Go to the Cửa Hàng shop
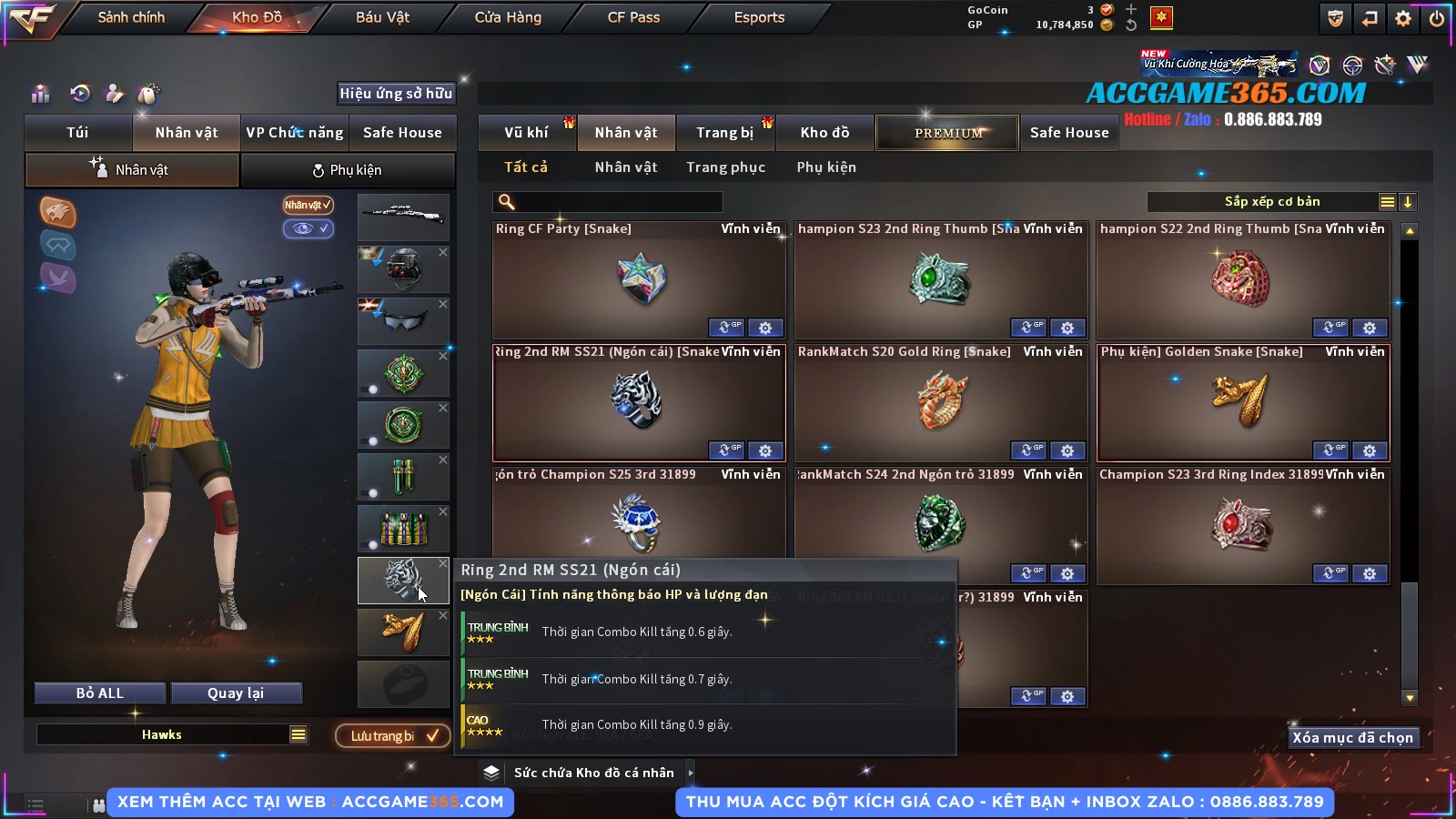 click(x=508, y=17)
